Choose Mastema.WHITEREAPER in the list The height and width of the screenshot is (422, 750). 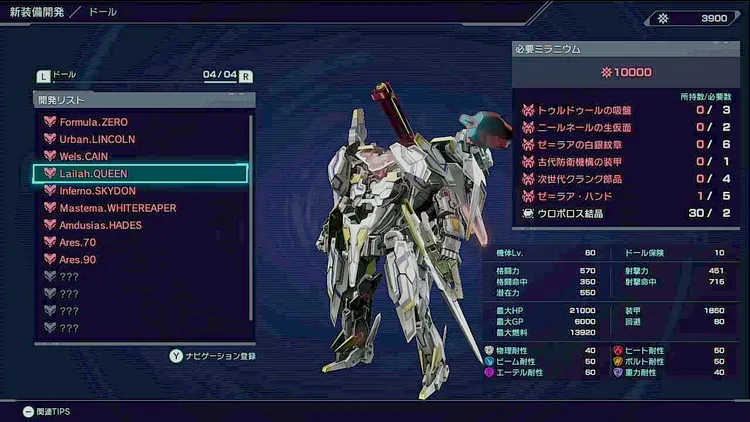[x=118, y=208]
